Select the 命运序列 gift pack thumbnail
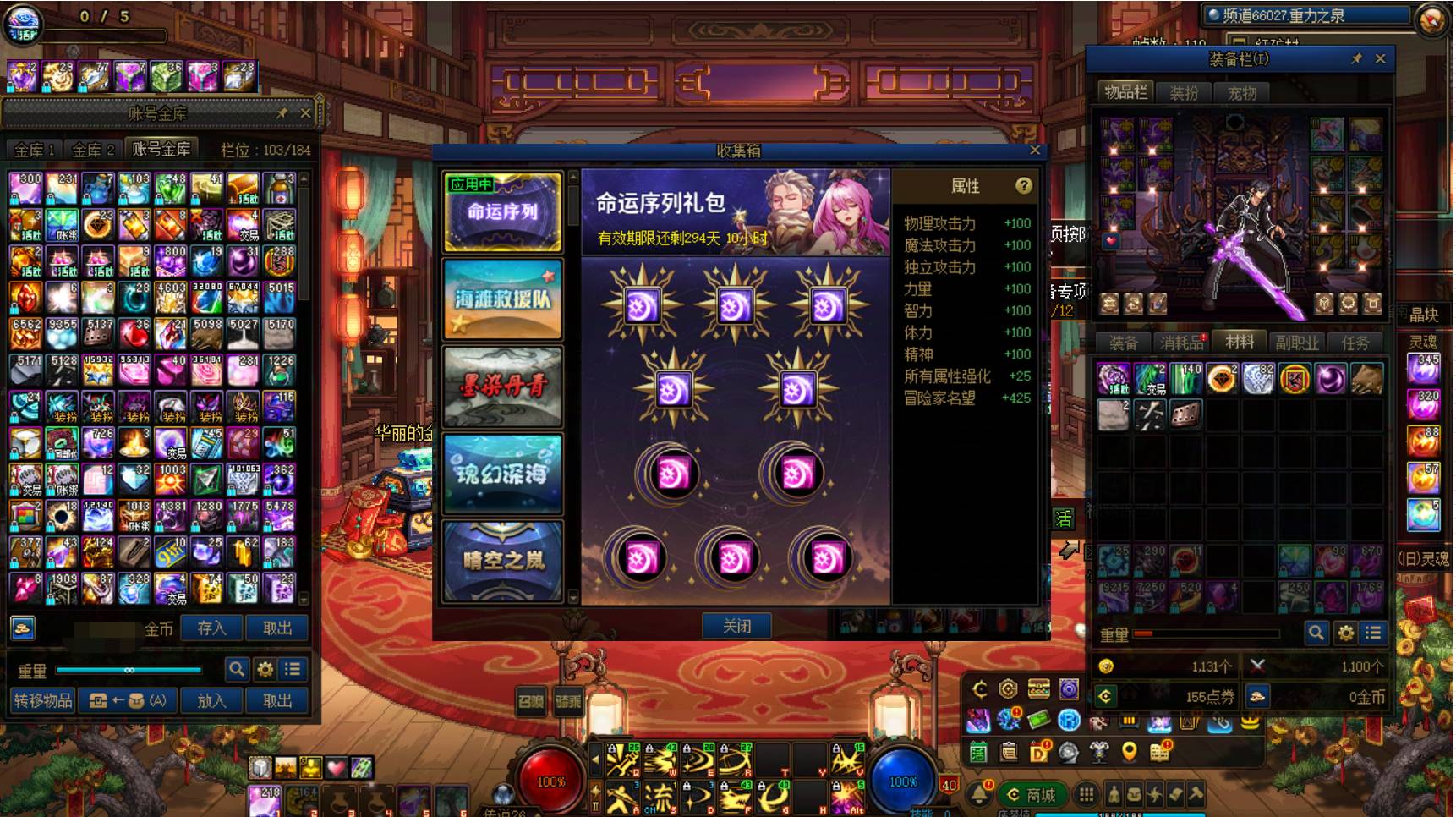Viewport: 1456px width, 817px height. click(x=502, y=214)
